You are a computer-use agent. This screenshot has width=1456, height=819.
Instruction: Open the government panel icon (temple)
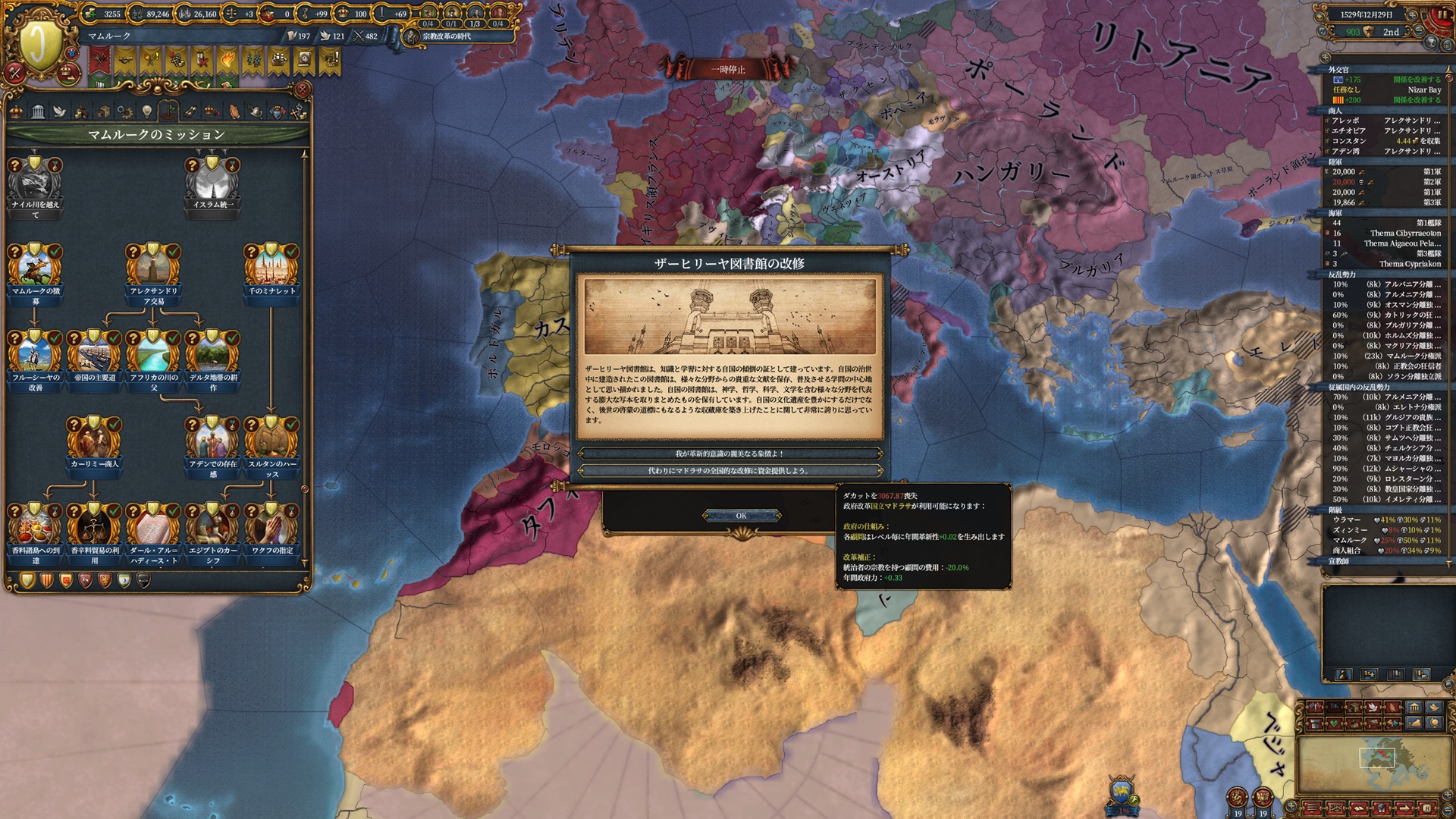click(x=38, y=111)
